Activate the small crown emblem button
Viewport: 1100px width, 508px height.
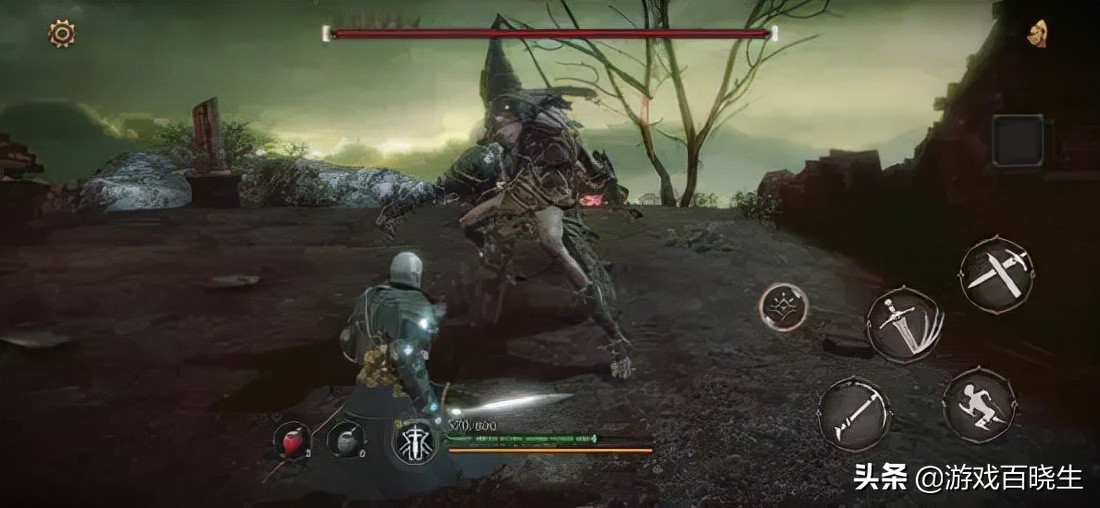(783, 307)
